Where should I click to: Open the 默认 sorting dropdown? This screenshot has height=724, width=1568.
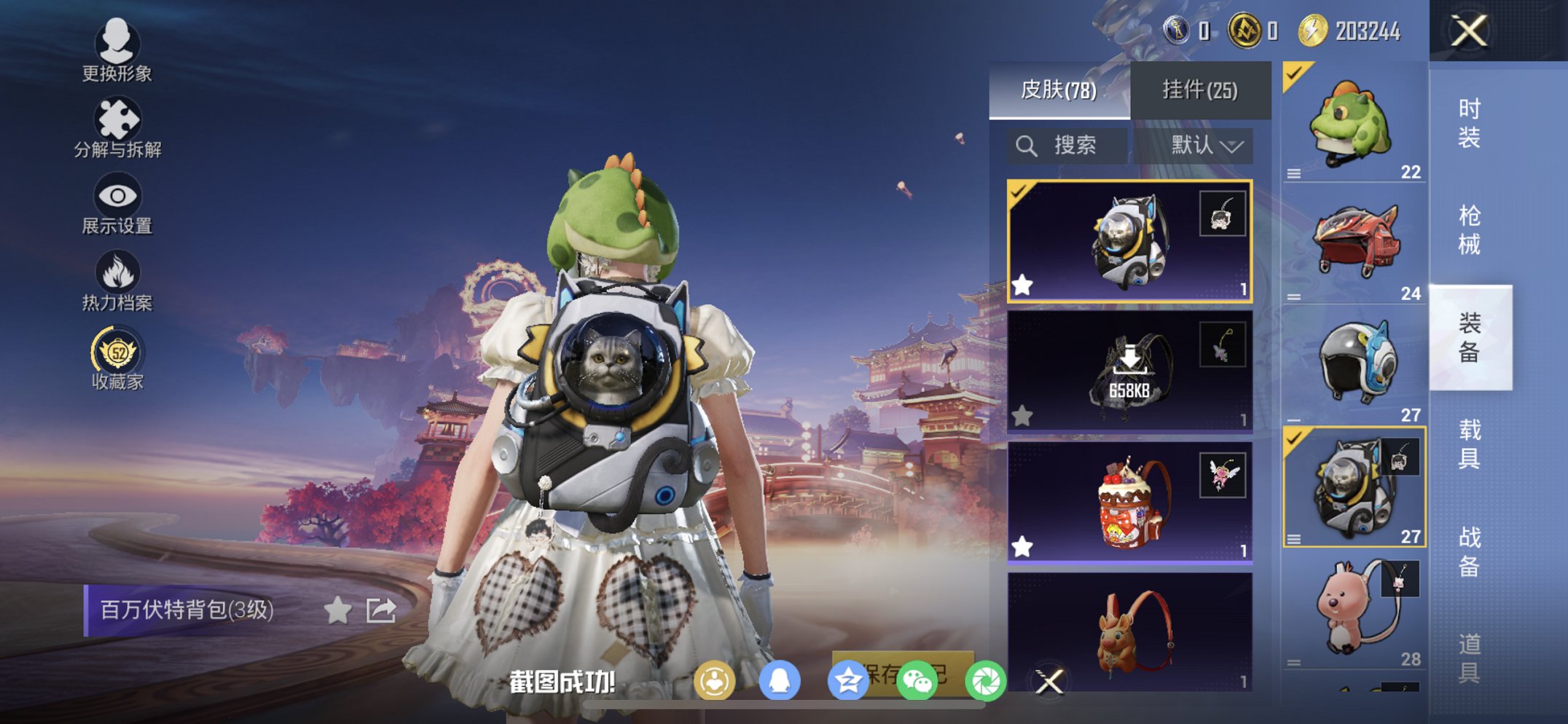[1207, 144]
